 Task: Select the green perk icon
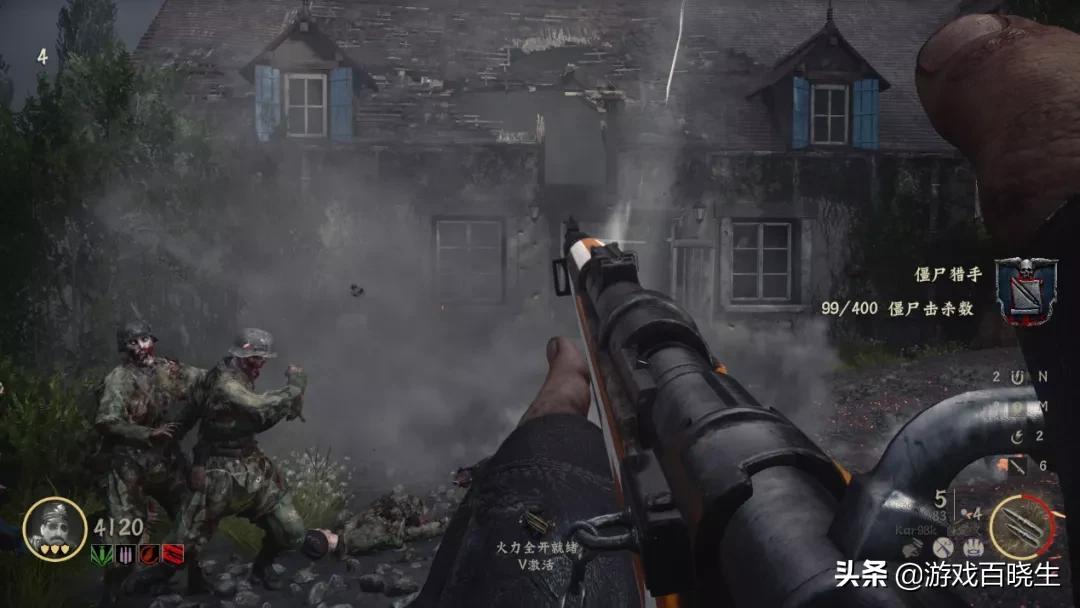point(102,554)
